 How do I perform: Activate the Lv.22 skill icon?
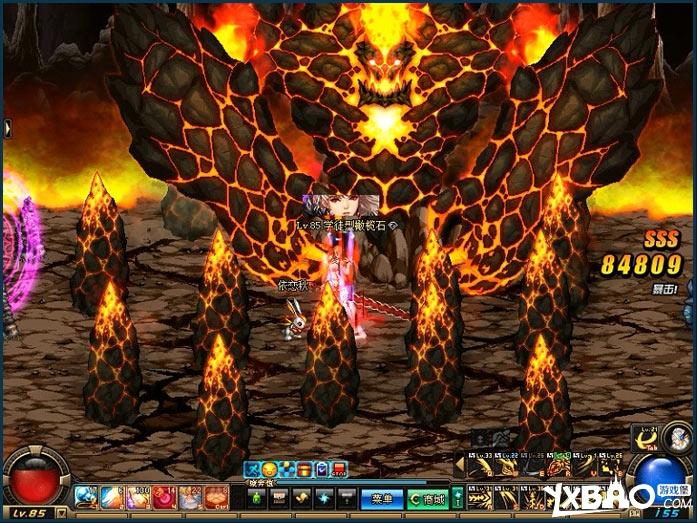tap(504, 466)
